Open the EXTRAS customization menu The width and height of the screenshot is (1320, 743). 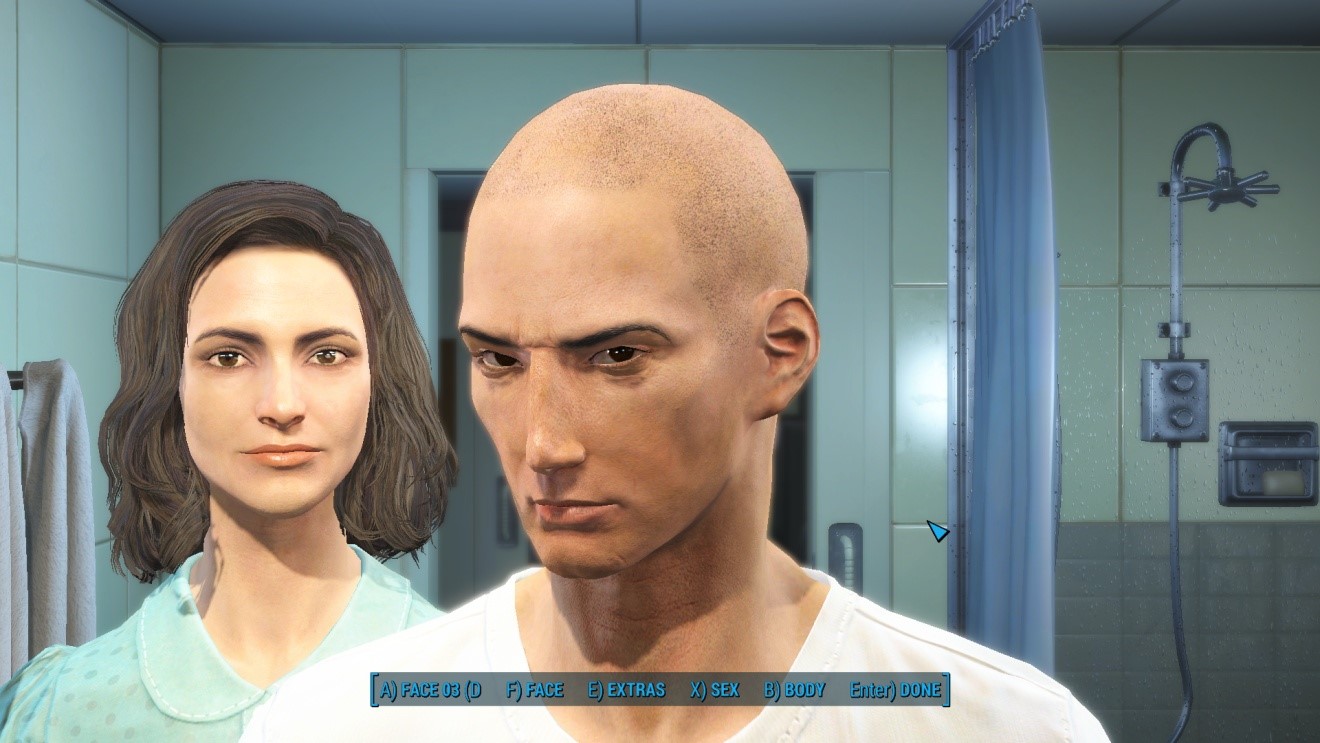pos(627,690)
